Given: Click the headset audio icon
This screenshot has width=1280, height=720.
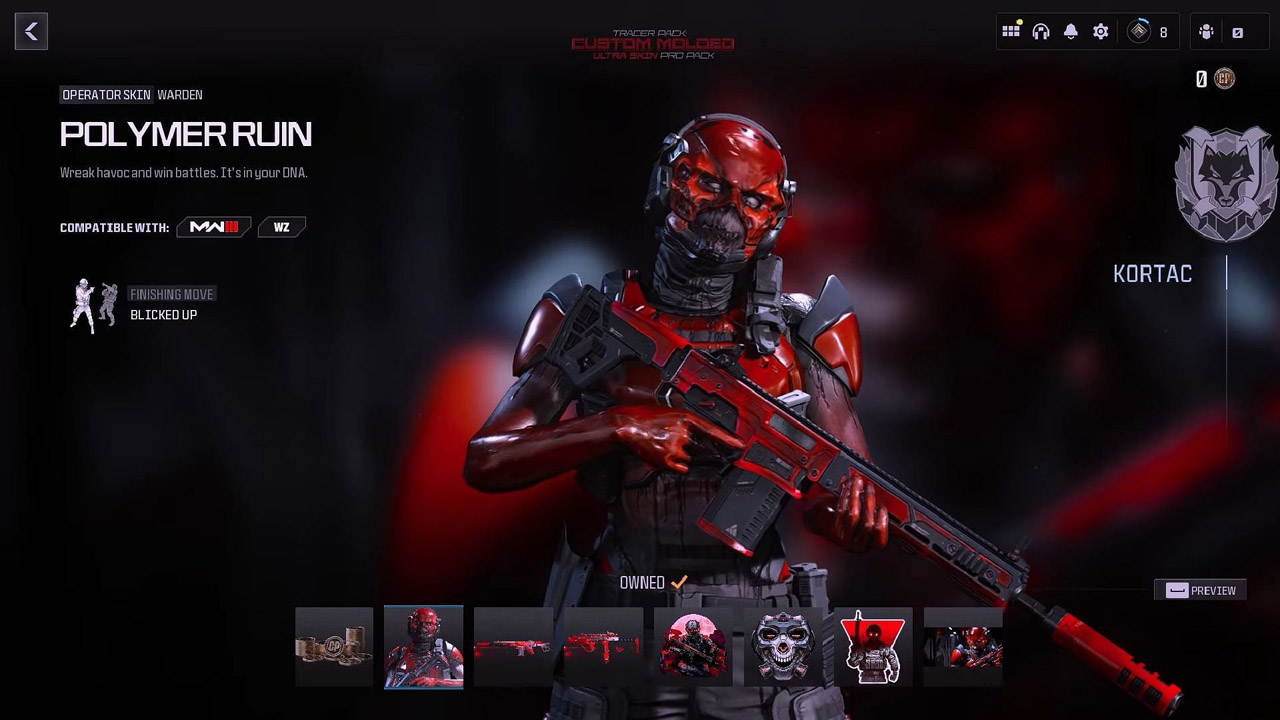Looking at the screenshot, I should click(1041, 32).
